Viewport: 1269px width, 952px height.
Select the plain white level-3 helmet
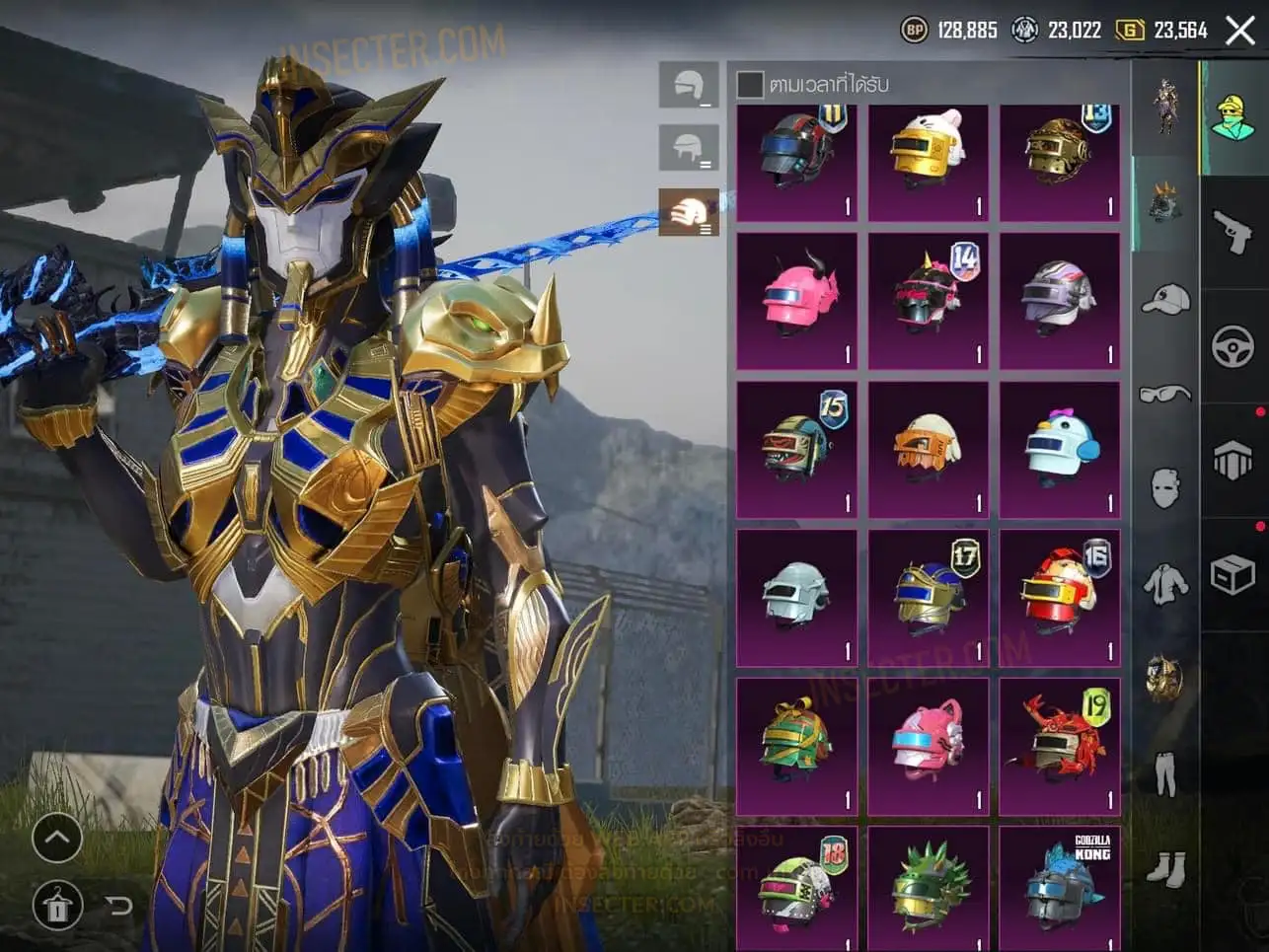click(797, 598)
